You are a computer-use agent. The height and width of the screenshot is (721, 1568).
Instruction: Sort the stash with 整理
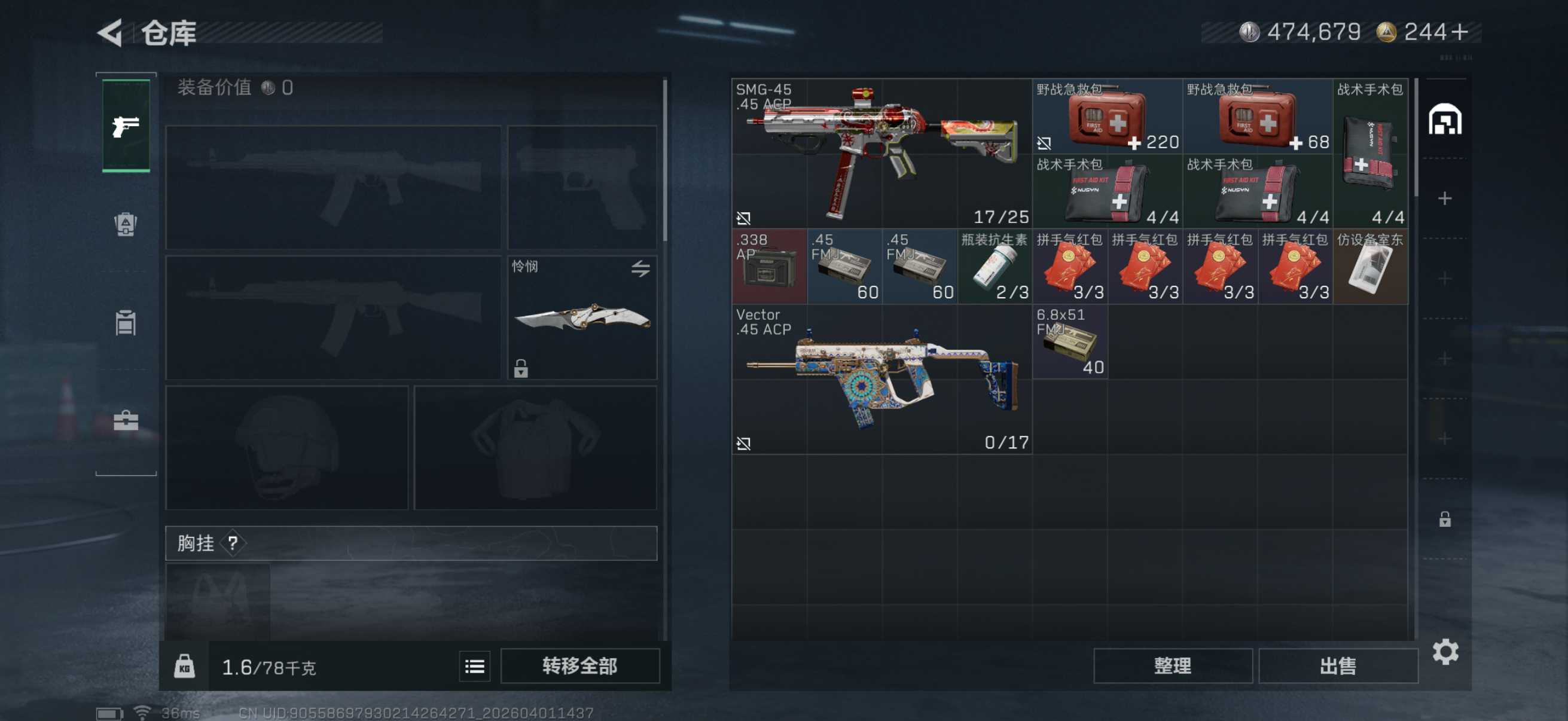pyautogui.click(x=1172, y=665)
